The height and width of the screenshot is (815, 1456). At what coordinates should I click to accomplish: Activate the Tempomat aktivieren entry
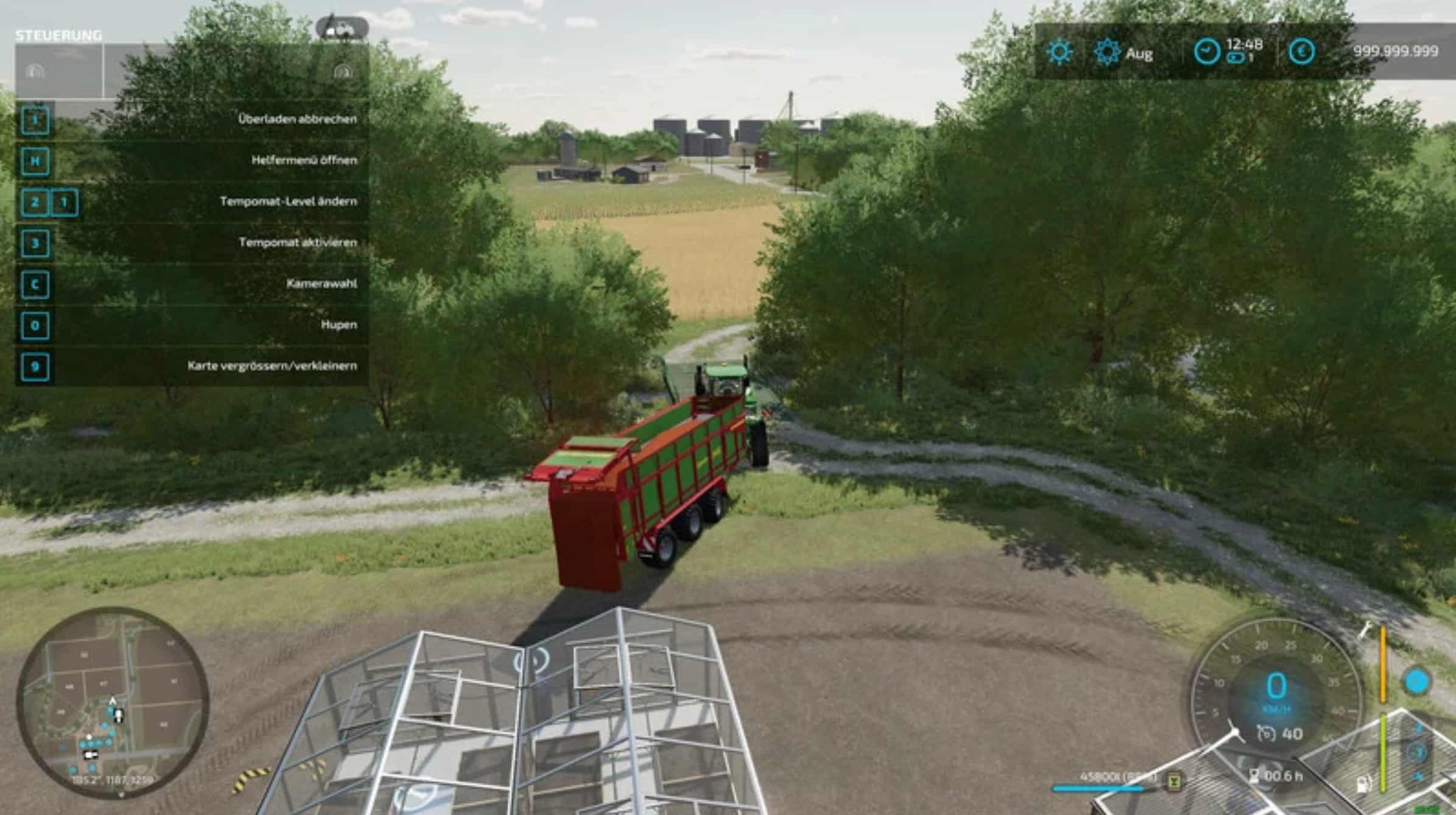297,242
